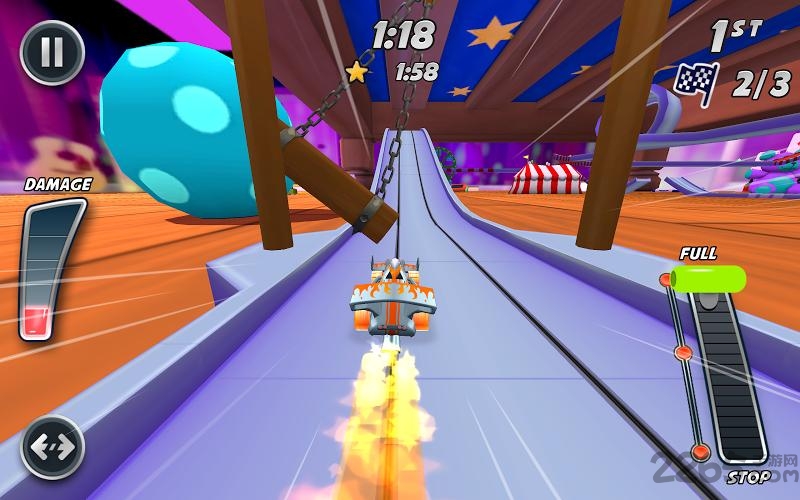800x500 pixels.
Task: Pause the race
Action: pyautogui.click(x=52, y=52)
